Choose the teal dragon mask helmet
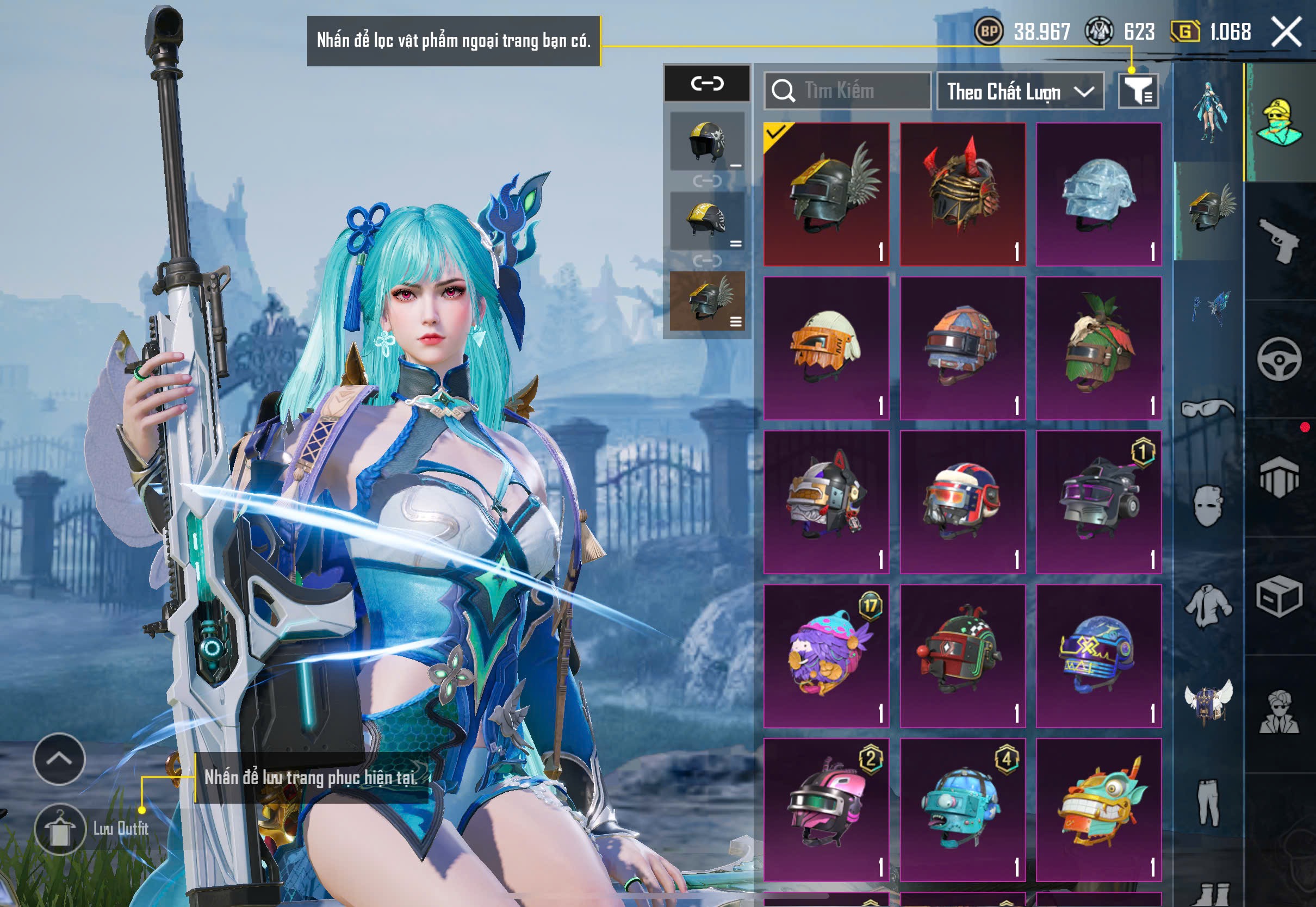 [1098, 809]
